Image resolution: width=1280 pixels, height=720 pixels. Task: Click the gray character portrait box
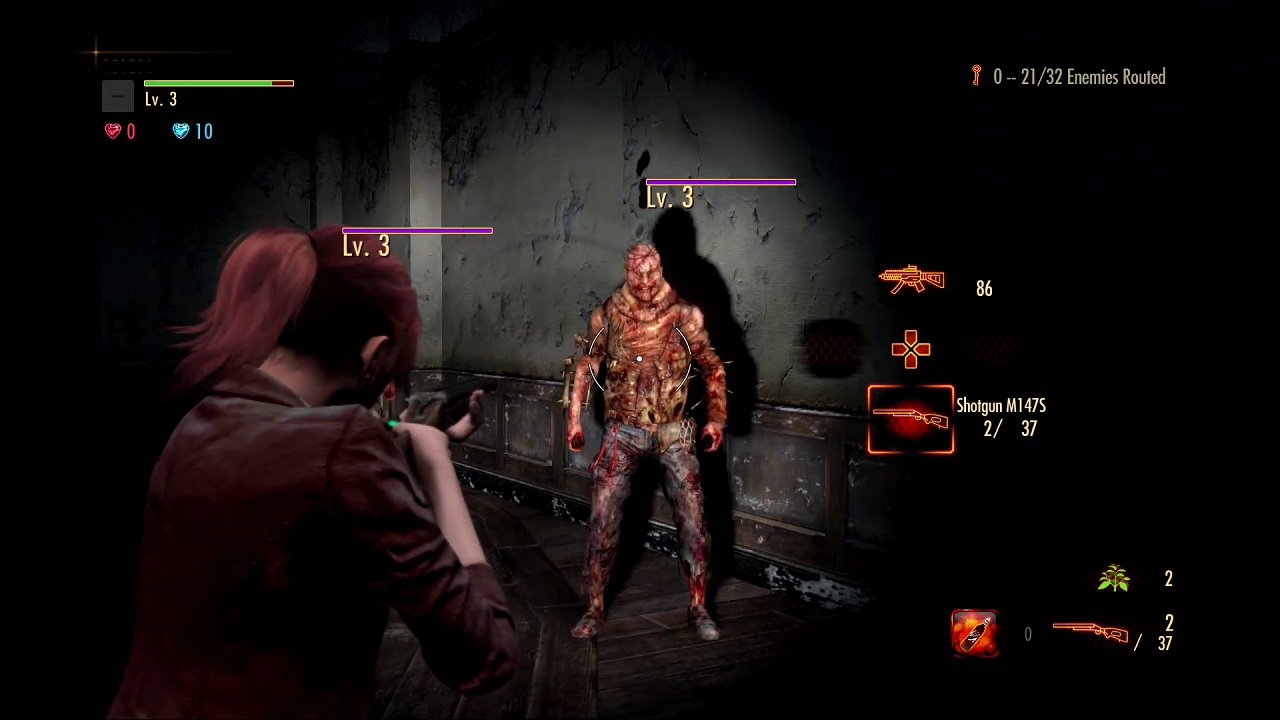[x=117, y=96]
